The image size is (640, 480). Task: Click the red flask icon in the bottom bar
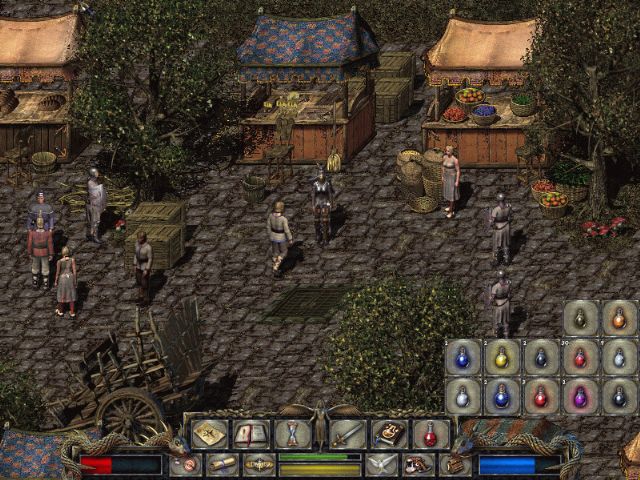pos(430,434)
